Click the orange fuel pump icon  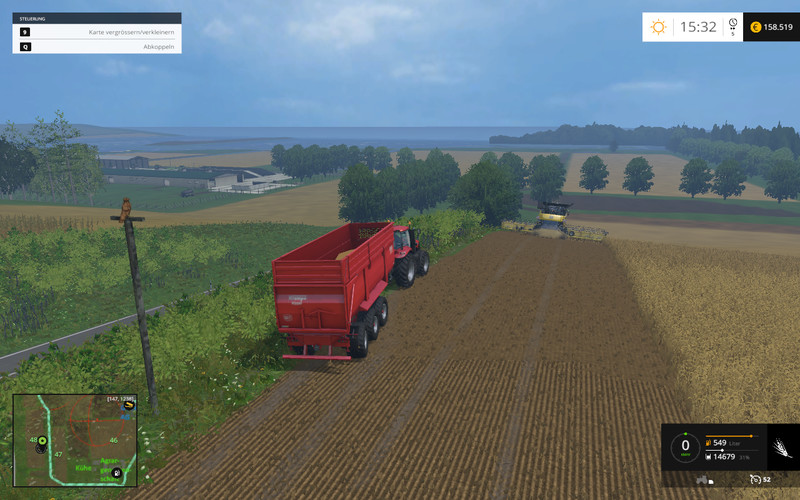click(709, 441)
